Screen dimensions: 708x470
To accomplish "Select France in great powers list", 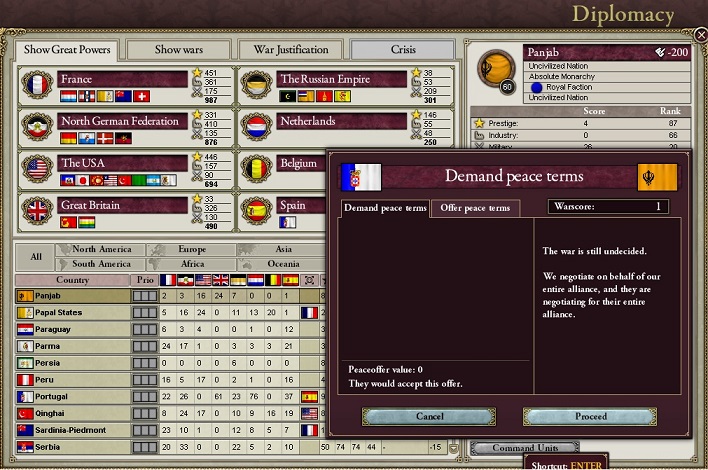I will [122, 79].
